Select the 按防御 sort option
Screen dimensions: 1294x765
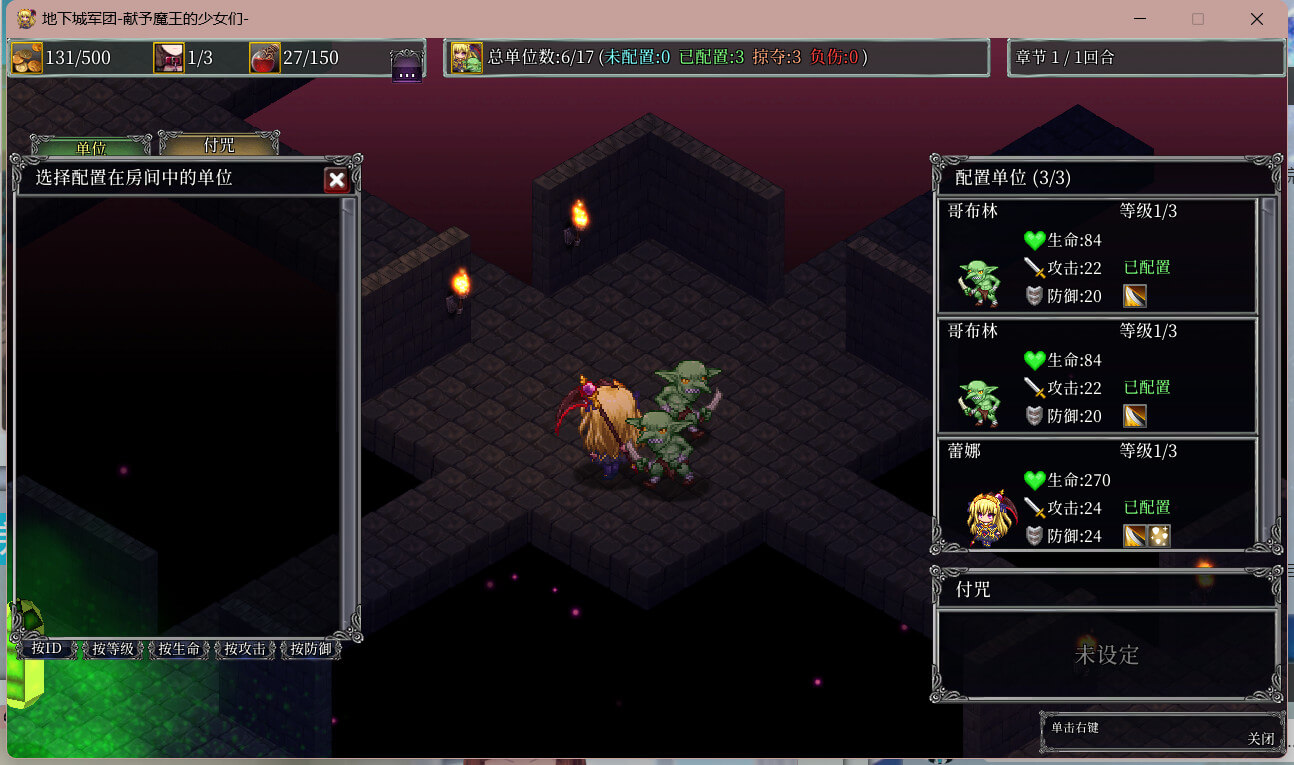(x=311, y=649)
